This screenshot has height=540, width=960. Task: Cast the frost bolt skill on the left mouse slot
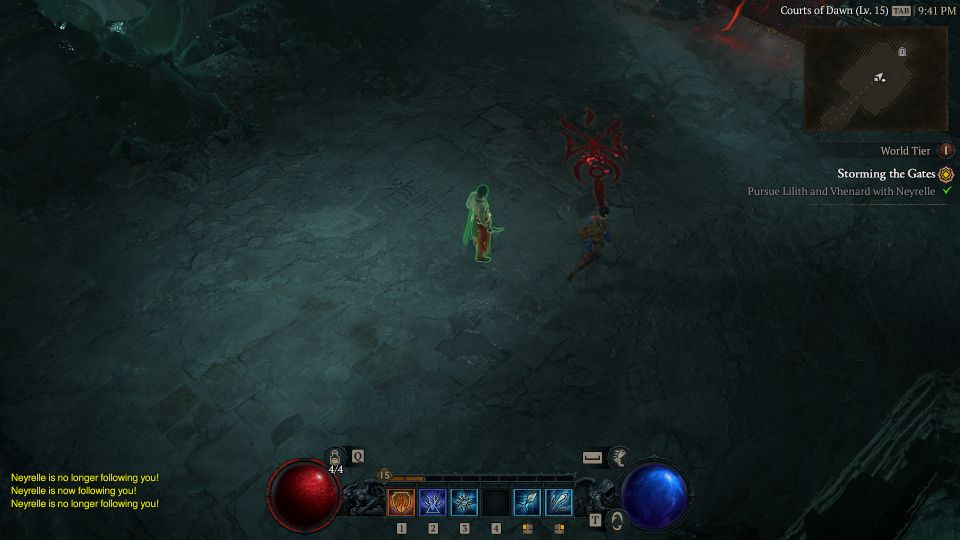tap(527, 502)
